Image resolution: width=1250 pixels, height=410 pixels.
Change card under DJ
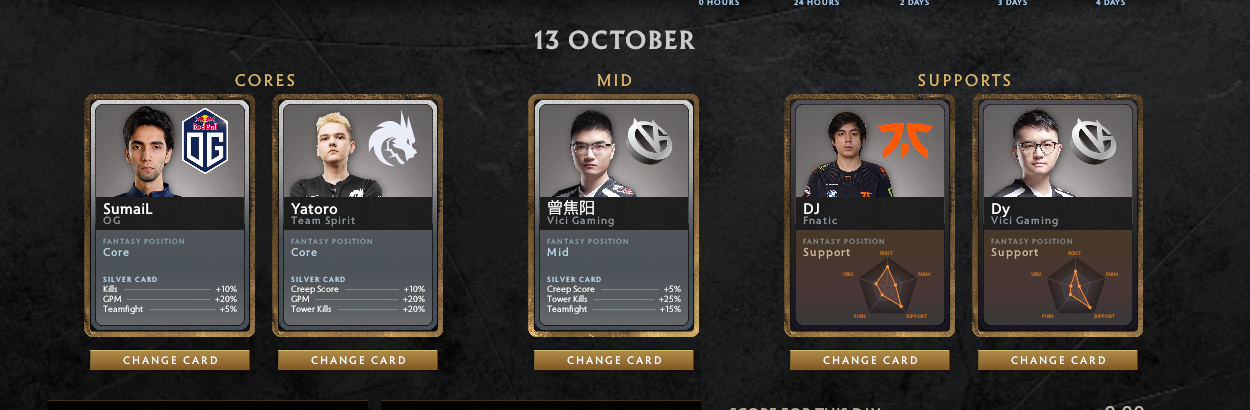(870, 360)
